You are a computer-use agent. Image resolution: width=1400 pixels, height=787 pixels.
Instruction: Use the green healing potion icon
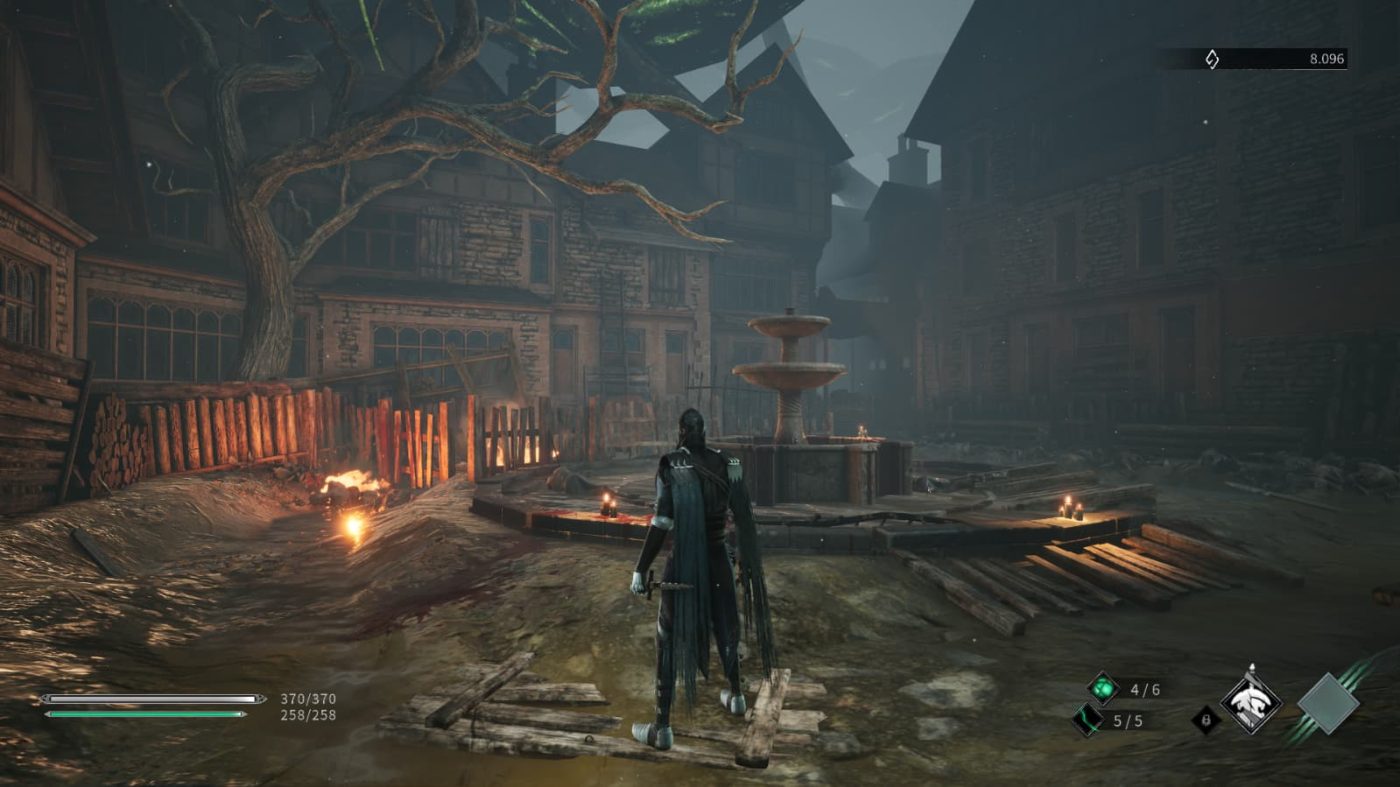click(1103, 688)
